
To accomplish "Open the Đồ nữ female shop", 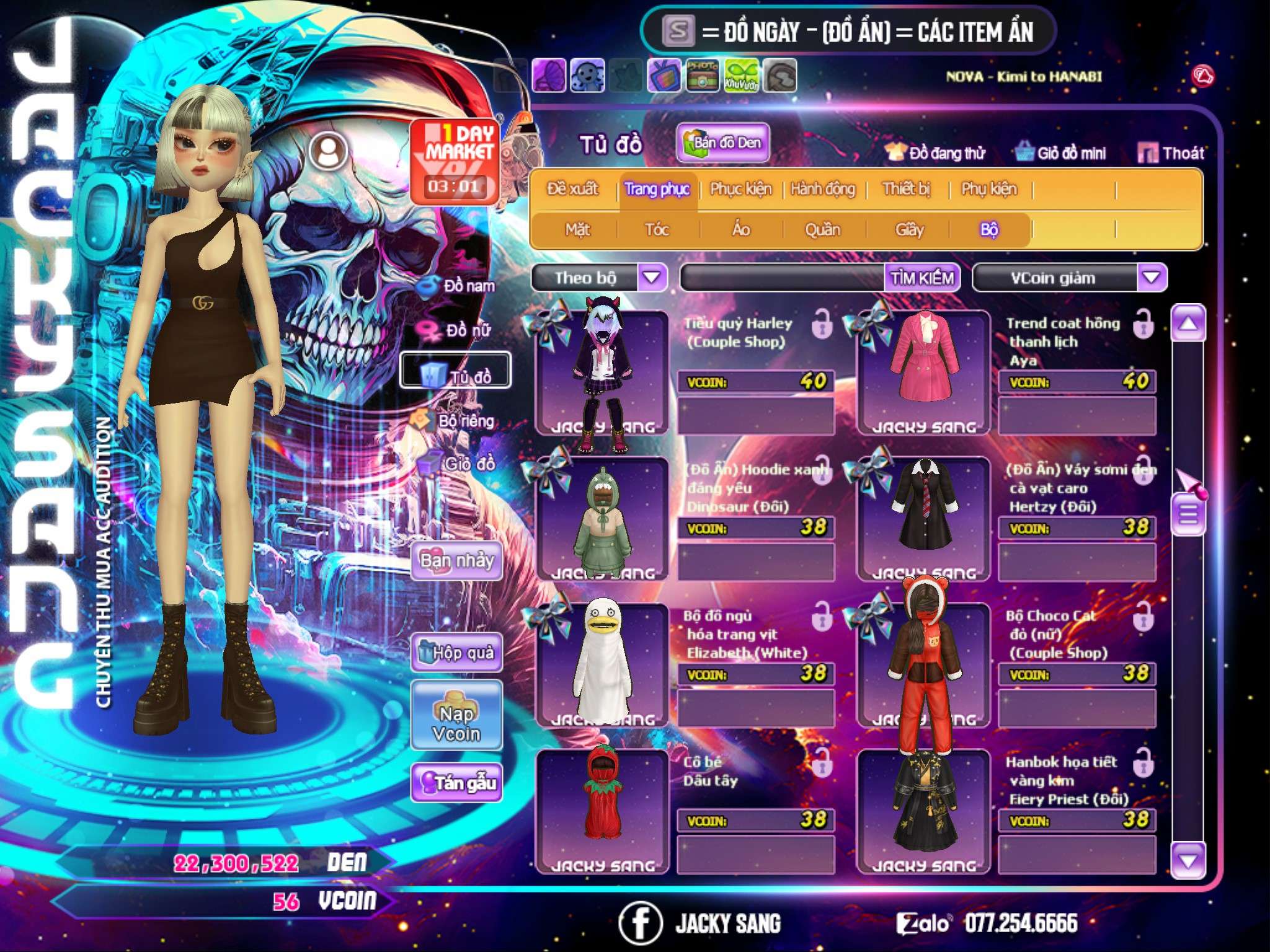I will coord(458,330).
